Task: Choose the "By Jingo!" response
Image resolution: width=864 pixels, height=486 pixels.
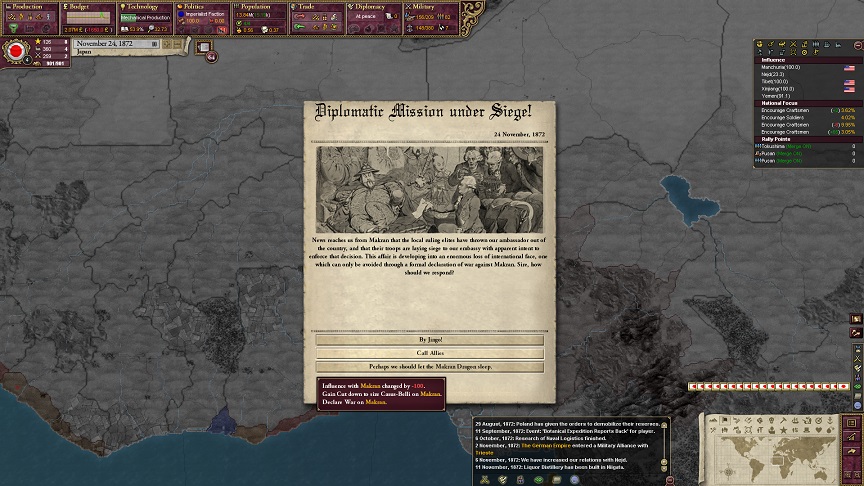Action: tap(430, 340)
